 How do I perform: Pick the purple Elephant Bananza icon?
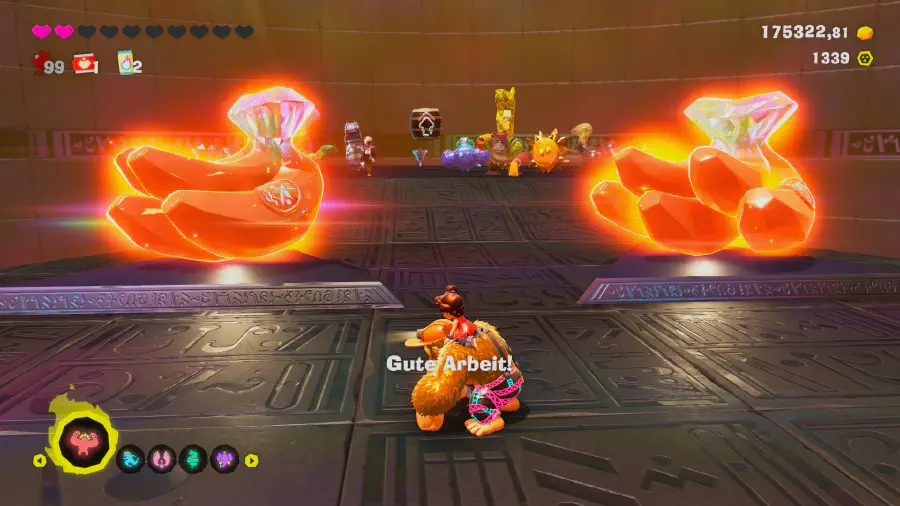[x=224, y=460]
